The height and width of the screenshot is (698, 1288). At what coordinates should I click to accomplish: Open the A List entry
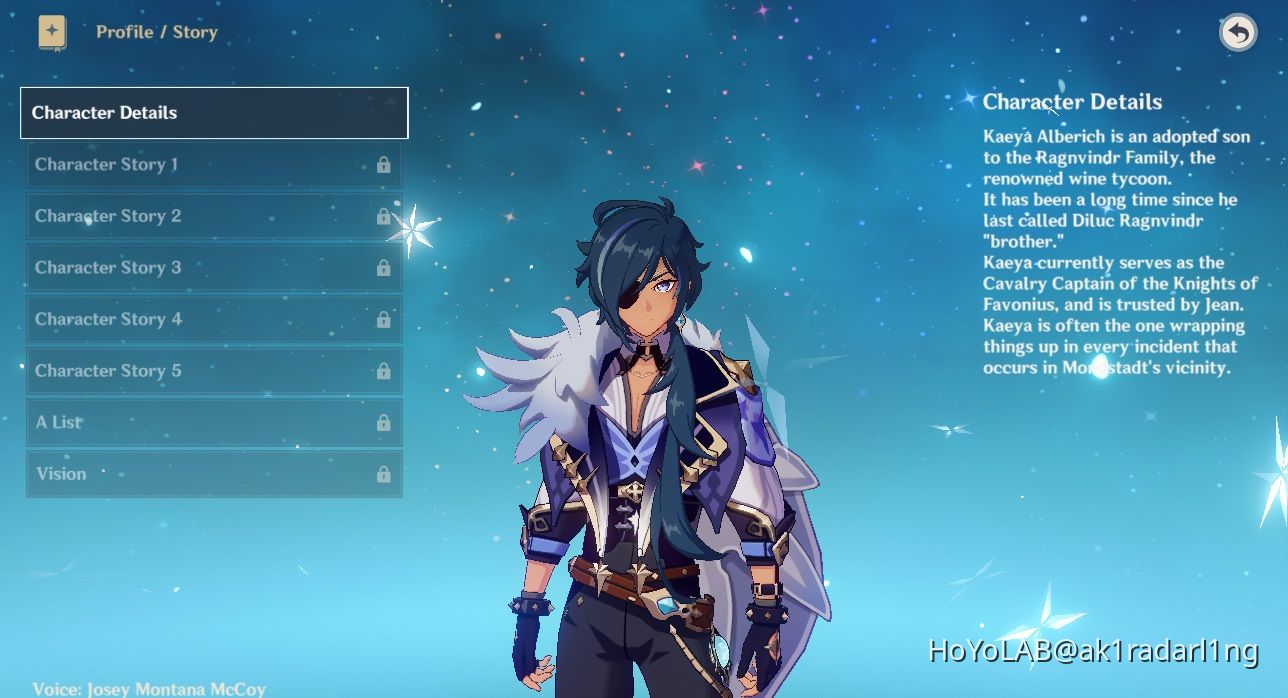[x=214, y=422]
